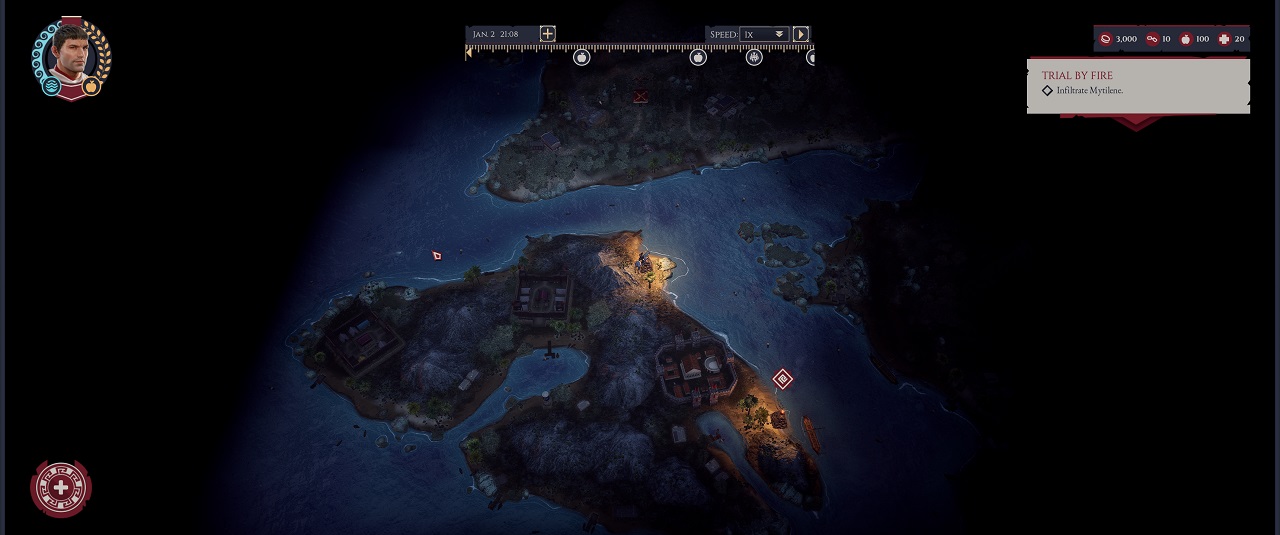Open the round medical cross button
The width and height of the screenshot is (1280, 535).
point(61,488)
